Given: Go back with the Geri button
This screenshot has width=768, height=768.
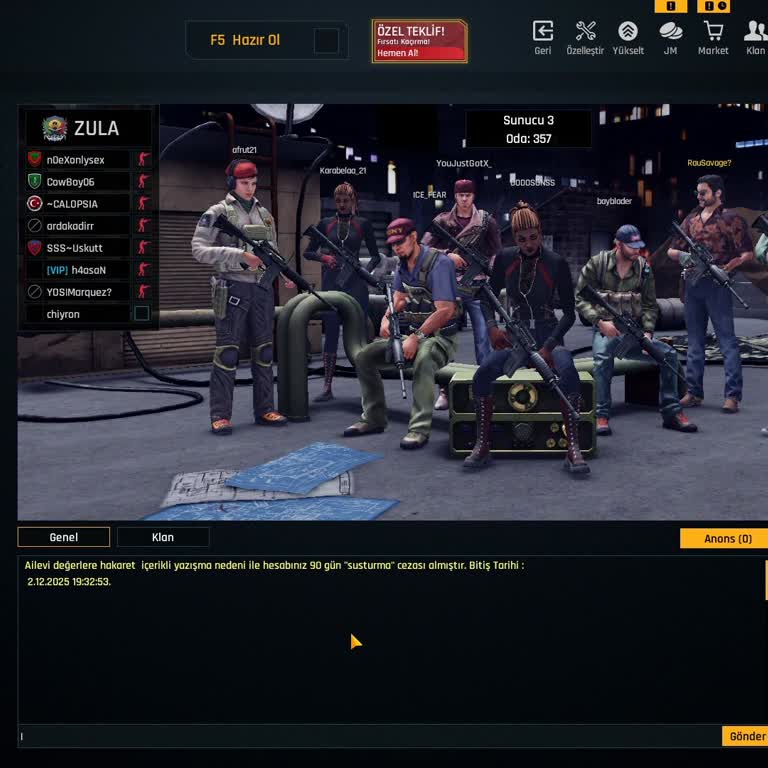Looking at the screenshot, I should [x=543, y=37].
